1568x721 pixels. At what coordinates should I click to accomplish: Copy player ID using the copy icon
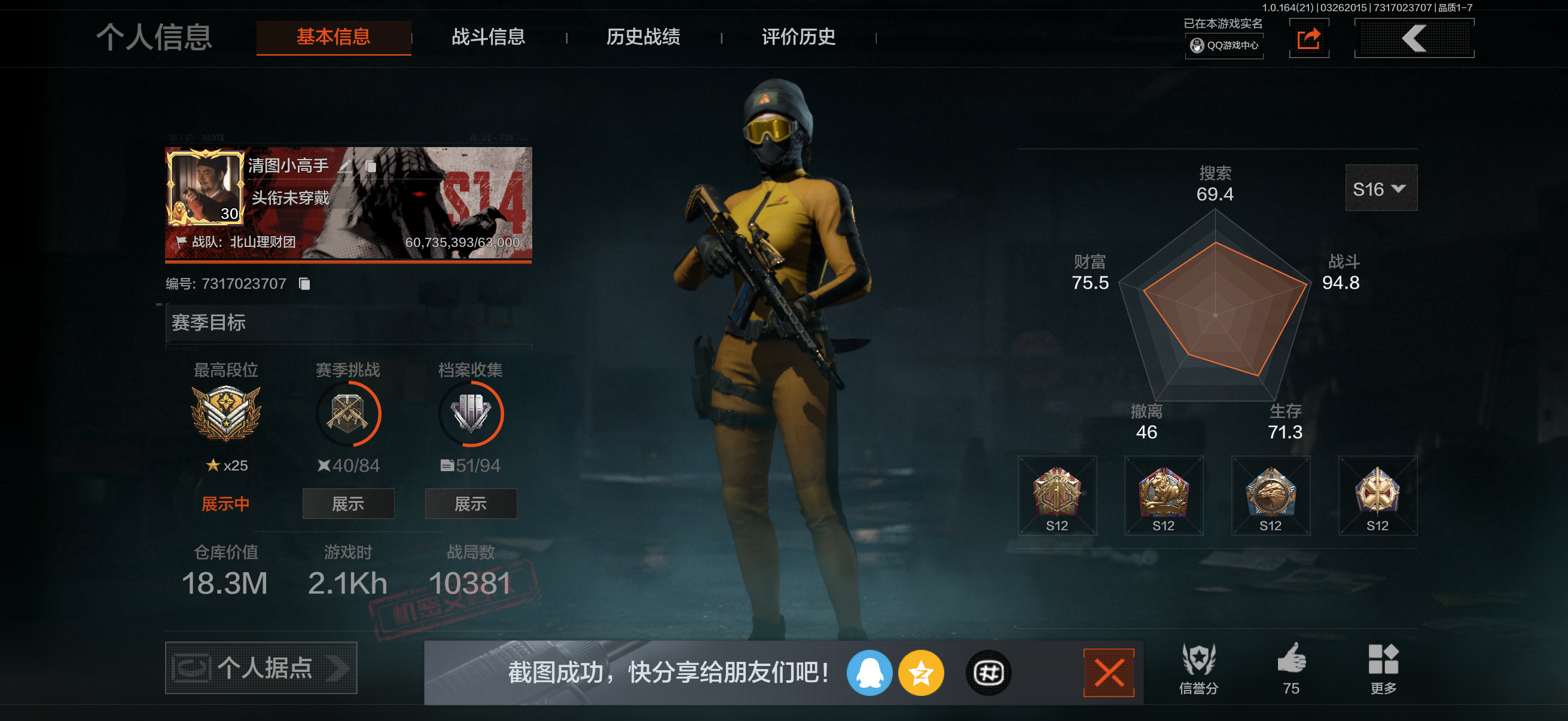click(x=304, y=283)
